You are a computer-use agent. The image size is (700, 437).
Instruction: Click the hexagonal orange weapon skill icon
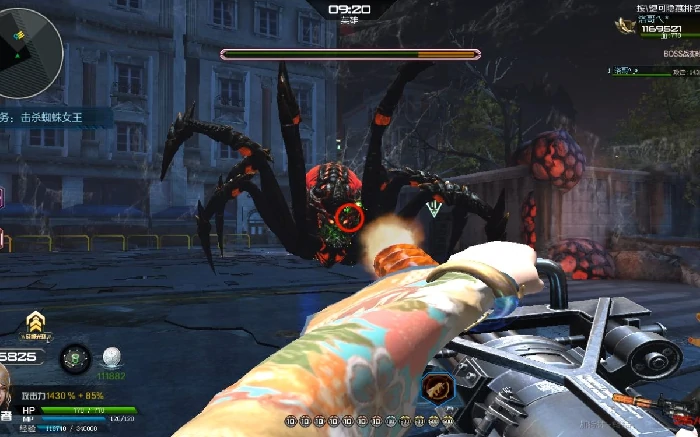coord(435,386)
